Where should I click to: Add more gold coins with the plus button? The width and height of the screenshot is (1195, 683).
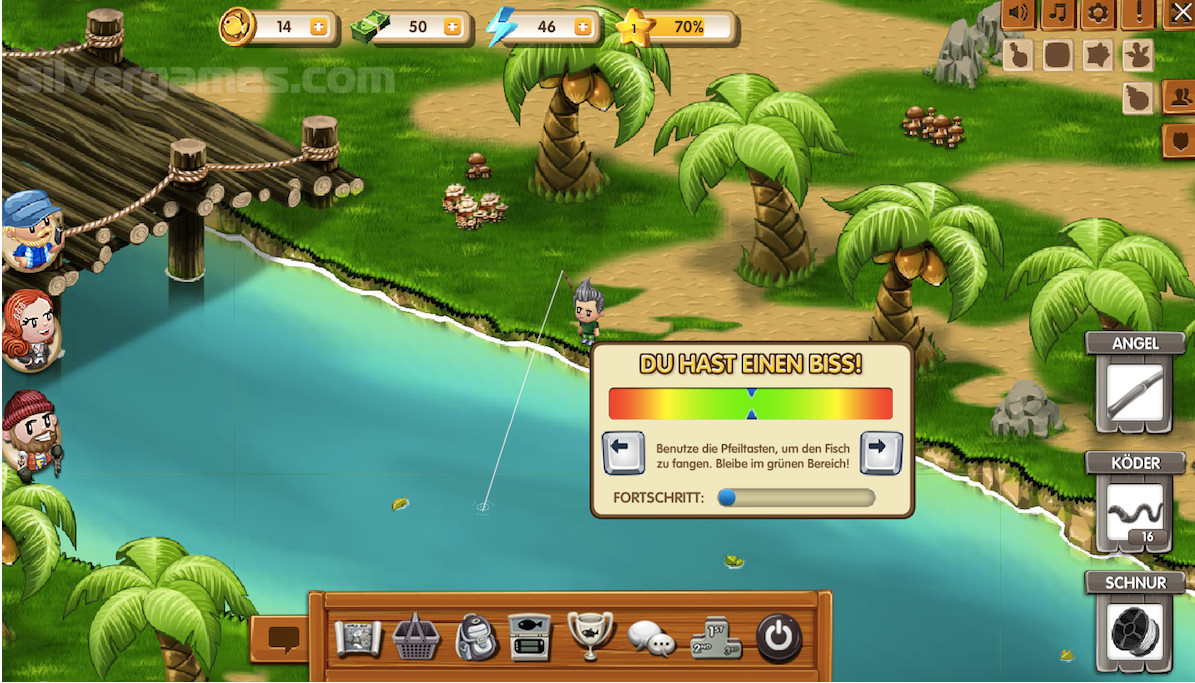(319, 28)
